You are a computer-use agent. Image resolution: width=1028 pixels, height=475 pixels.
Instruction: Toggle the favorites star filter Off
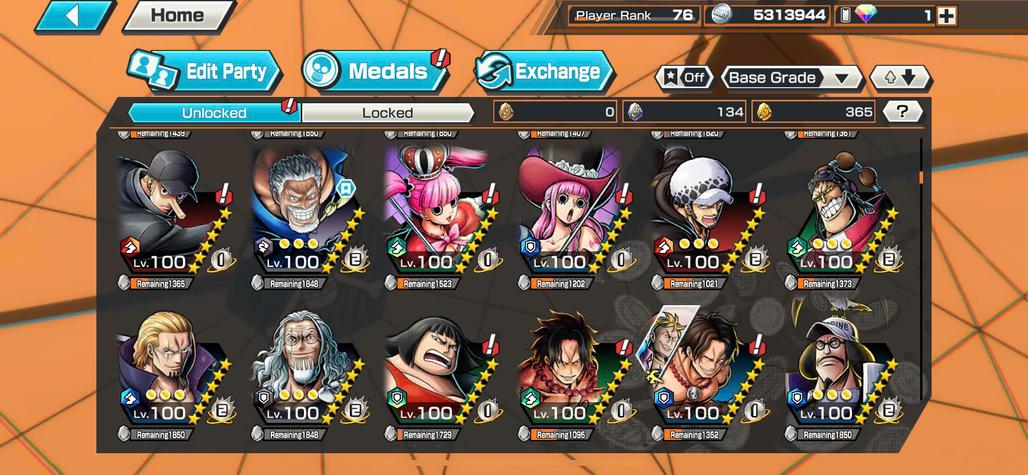click(684, 77)
